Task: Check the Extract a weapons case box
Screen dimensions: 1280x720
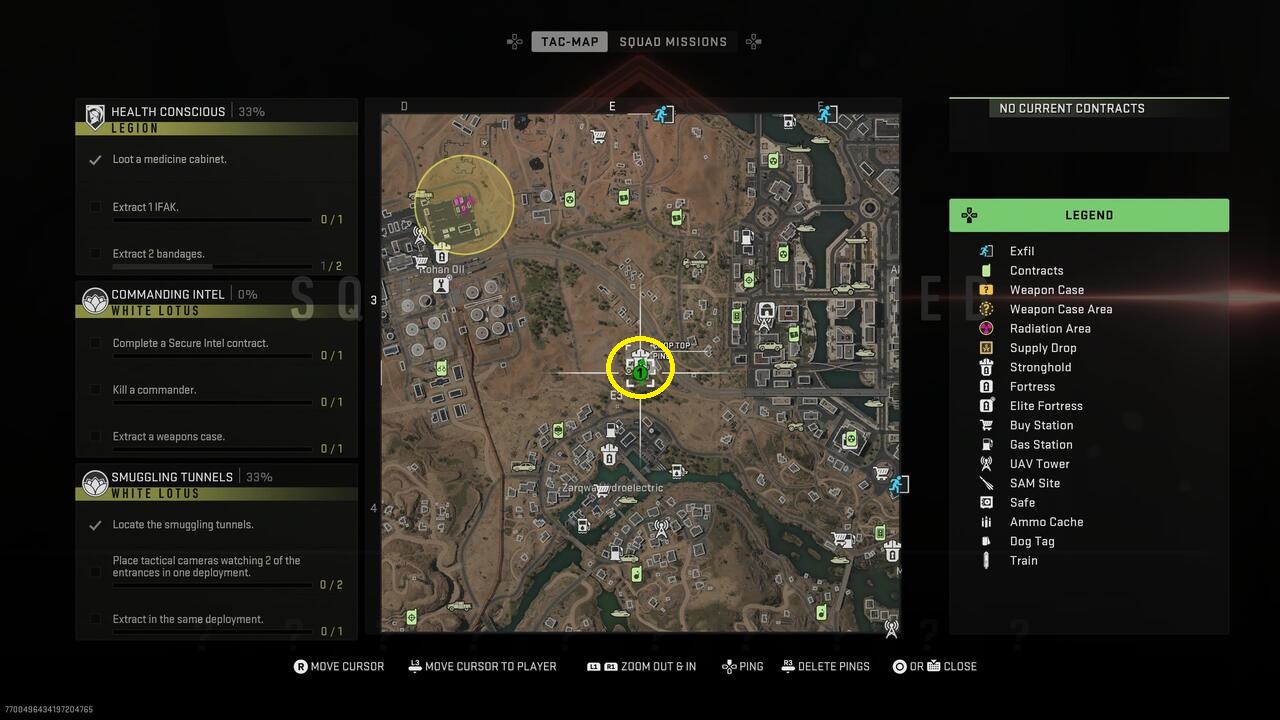Action: pos(96,437)
